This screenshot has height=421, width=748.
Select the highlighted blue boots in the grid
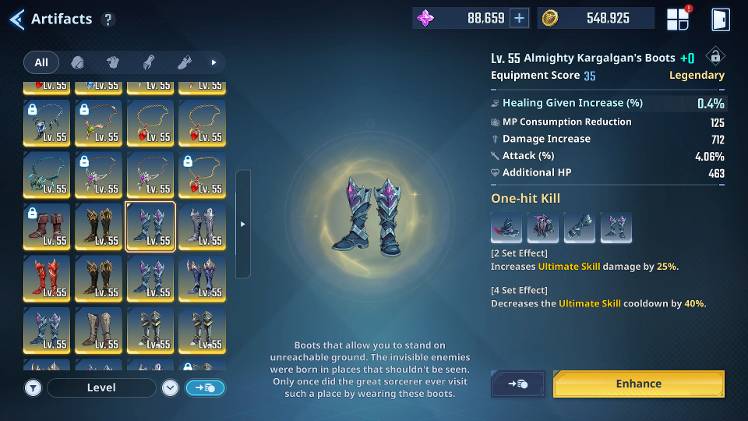tap(150, 225)
